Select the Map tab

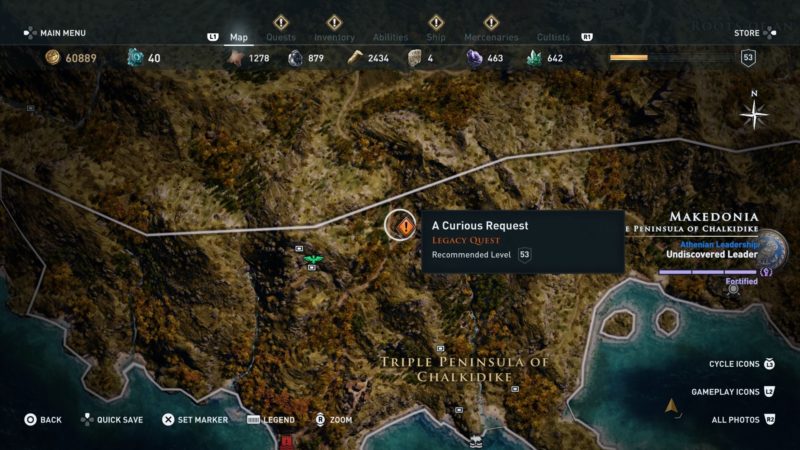click(x=239, y=37)
